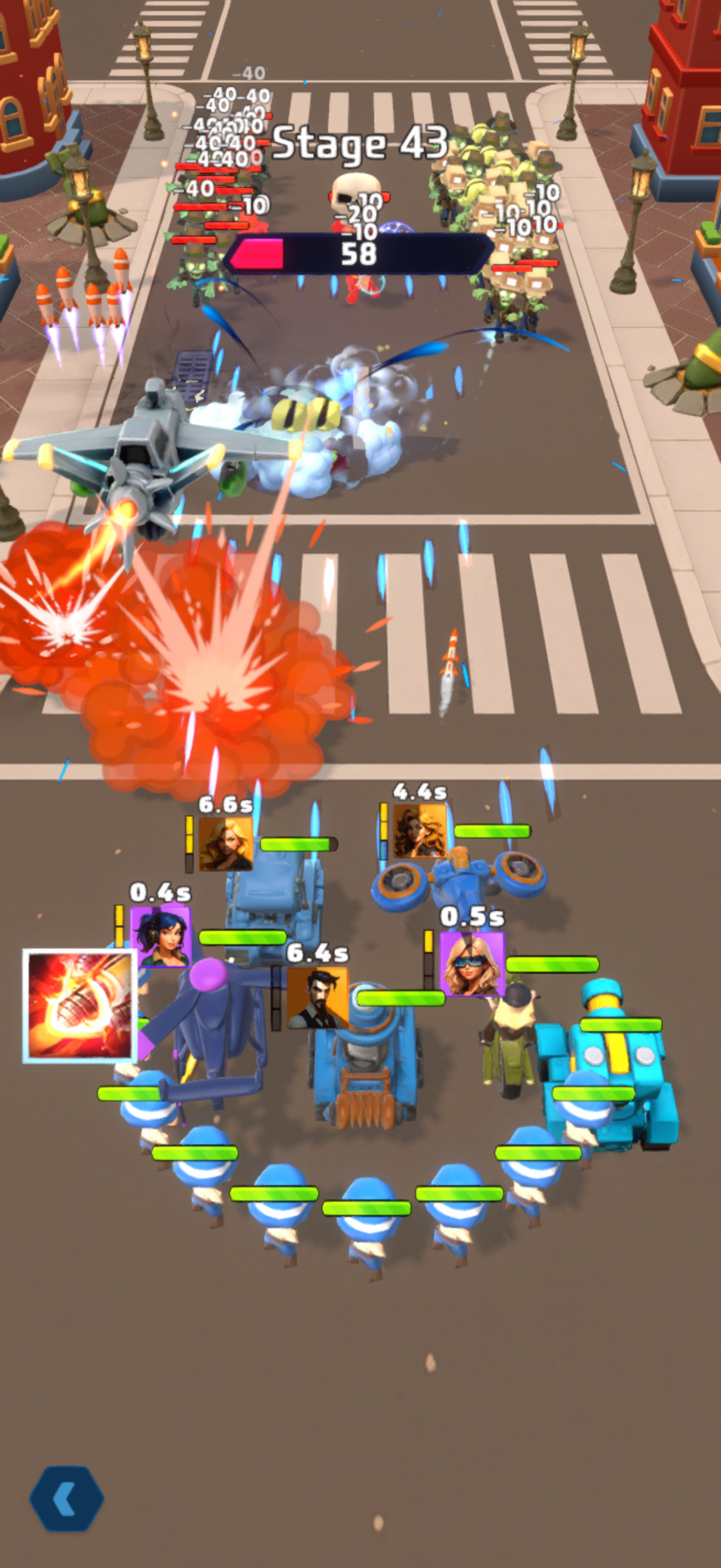
Task: Tap the blue hexagon back arrow button
Action: tap(67, 1498)
